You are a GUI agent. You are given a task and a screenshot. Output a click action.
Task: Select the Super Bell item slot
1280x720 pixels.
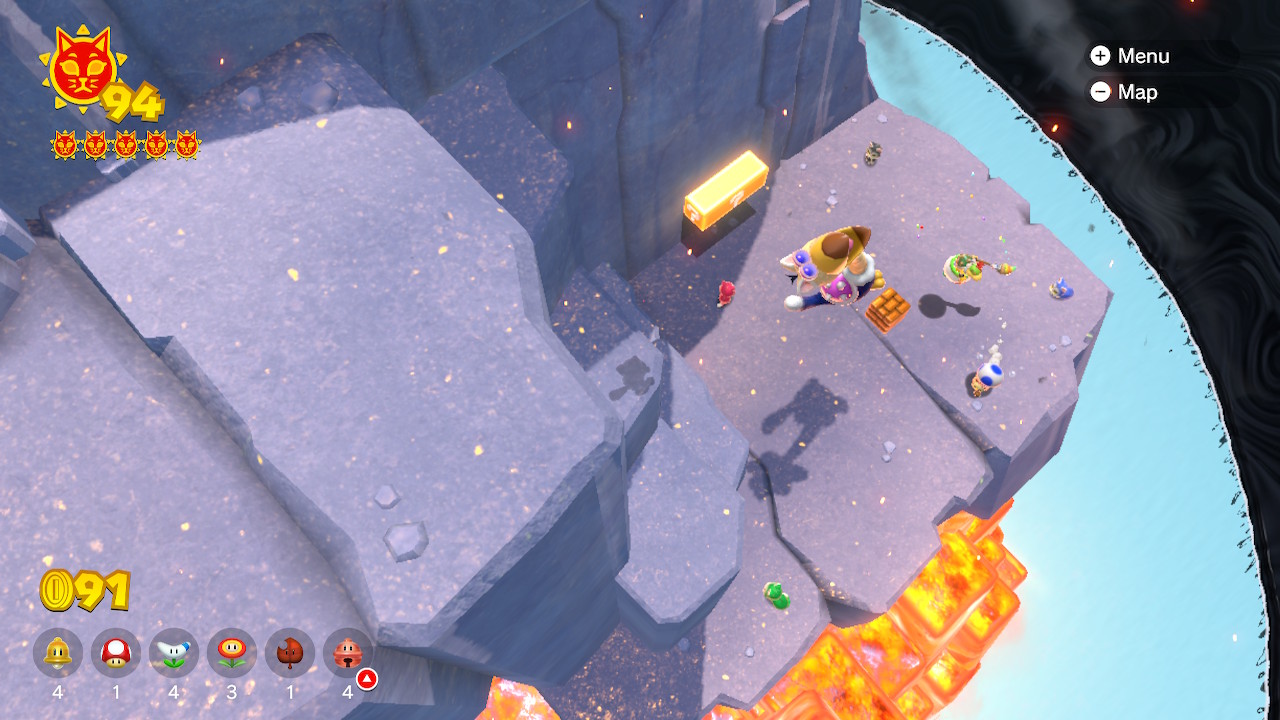[x=58, y=653]
